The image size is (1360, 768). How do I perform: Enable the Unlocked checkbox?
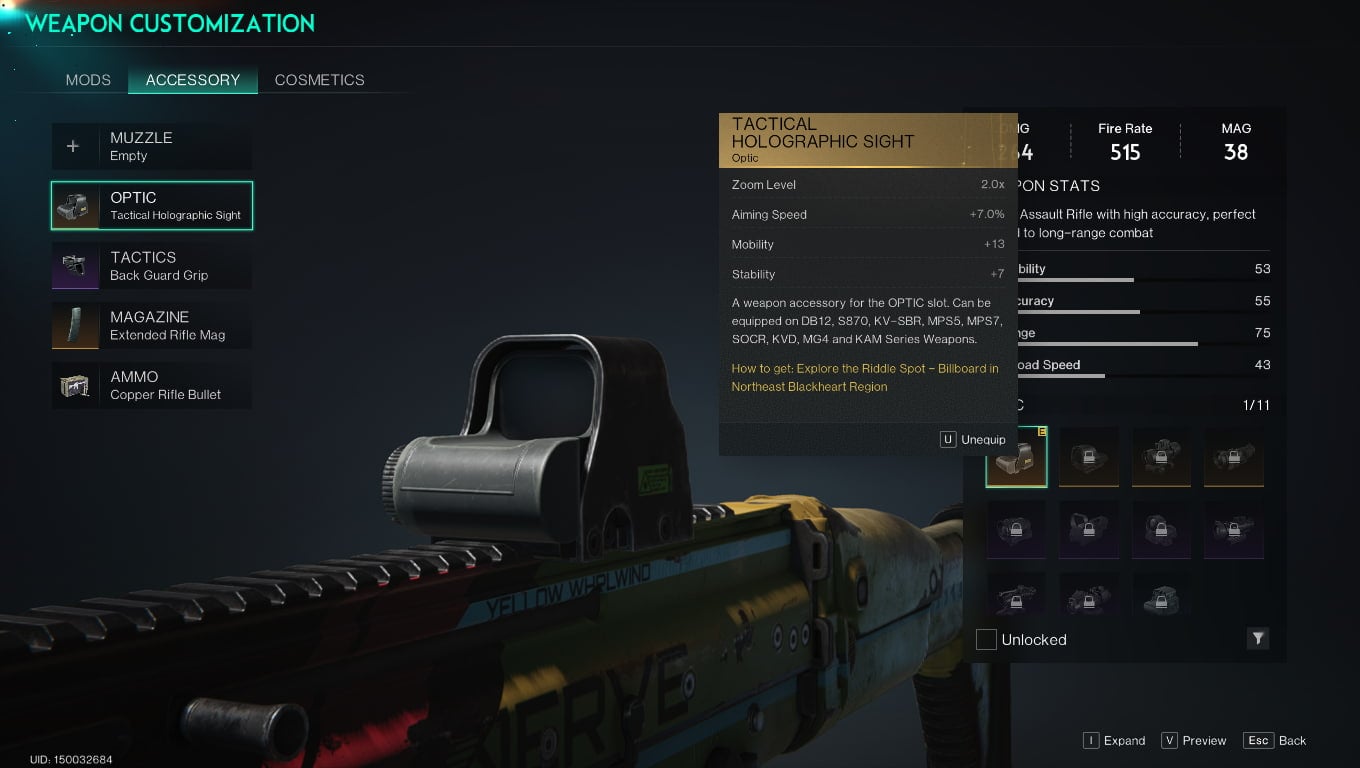tap(986, 639)
